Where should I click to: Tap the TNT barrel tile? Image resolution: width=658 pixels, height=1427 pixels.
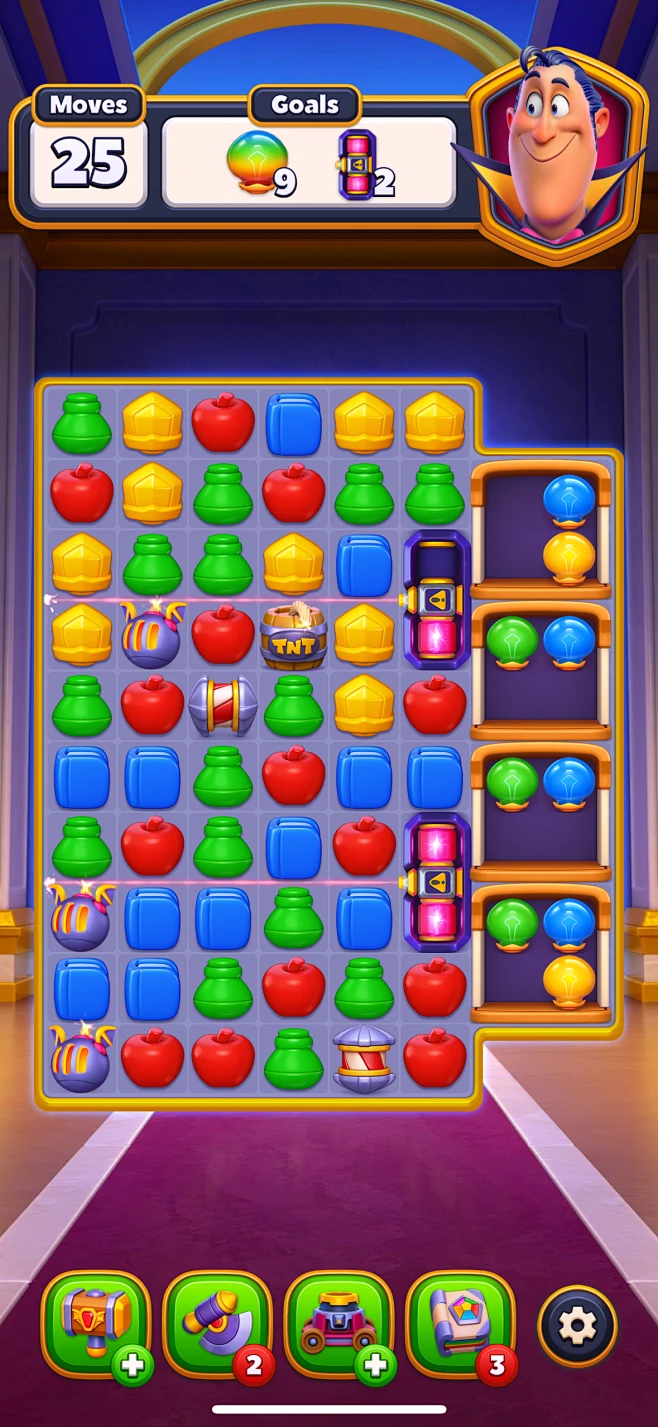294,636
